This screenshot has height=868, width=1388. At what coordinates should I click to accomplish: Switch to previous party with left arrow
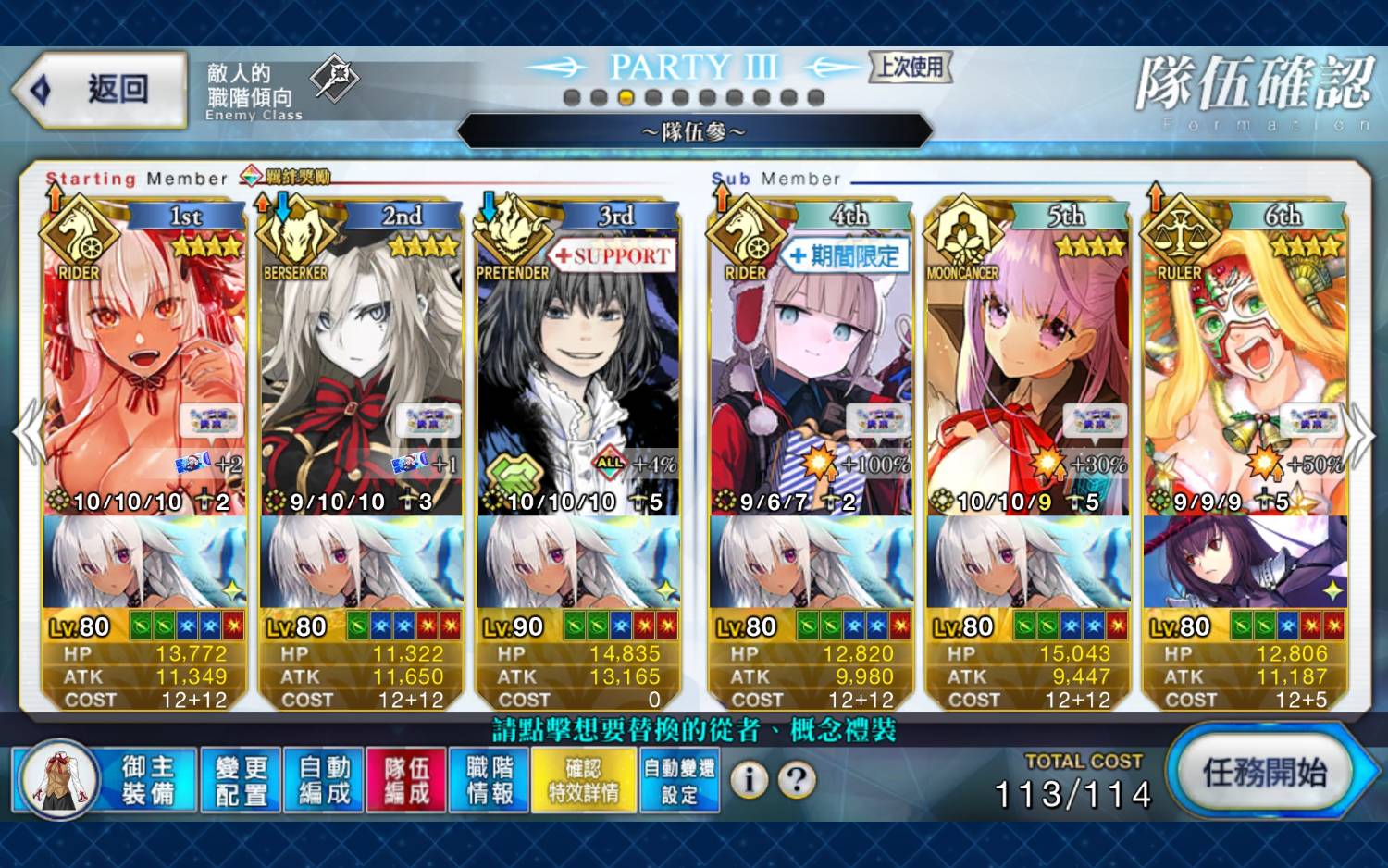[x=28, y=433]
